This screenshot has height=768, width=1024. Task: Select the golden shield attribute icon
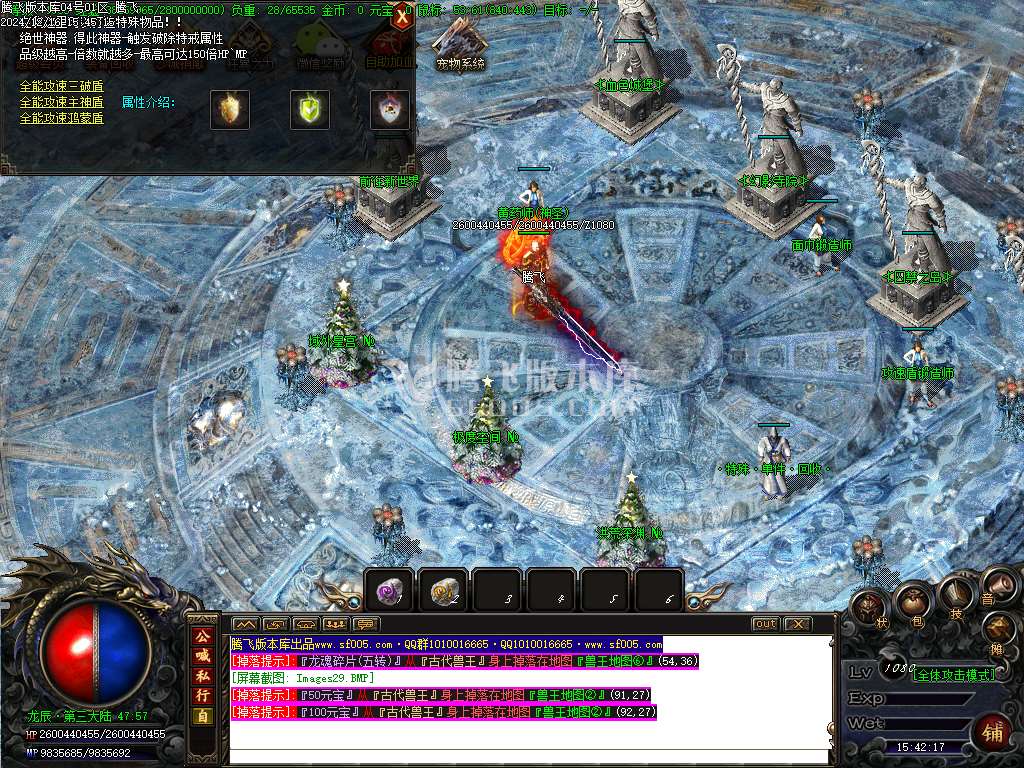tap(230, 109)
